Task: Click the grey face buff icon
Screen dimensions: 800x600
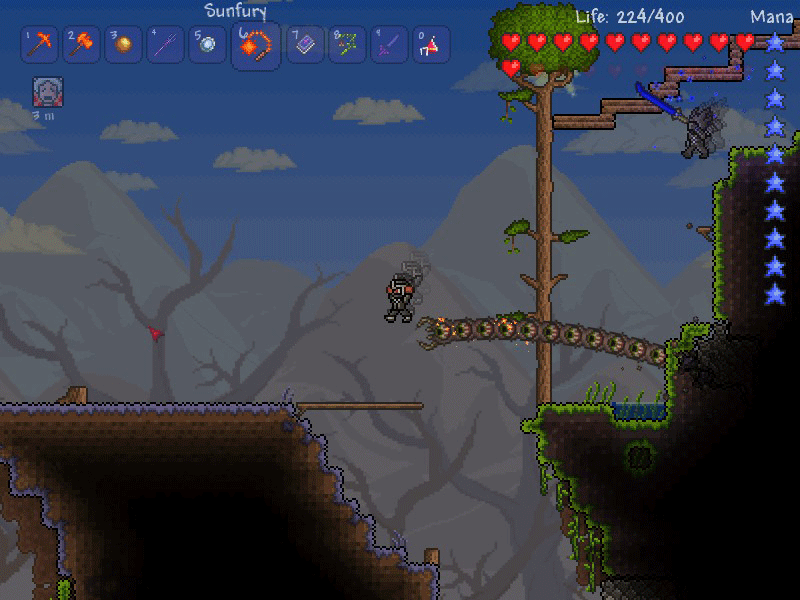Action: pos(48,92)
